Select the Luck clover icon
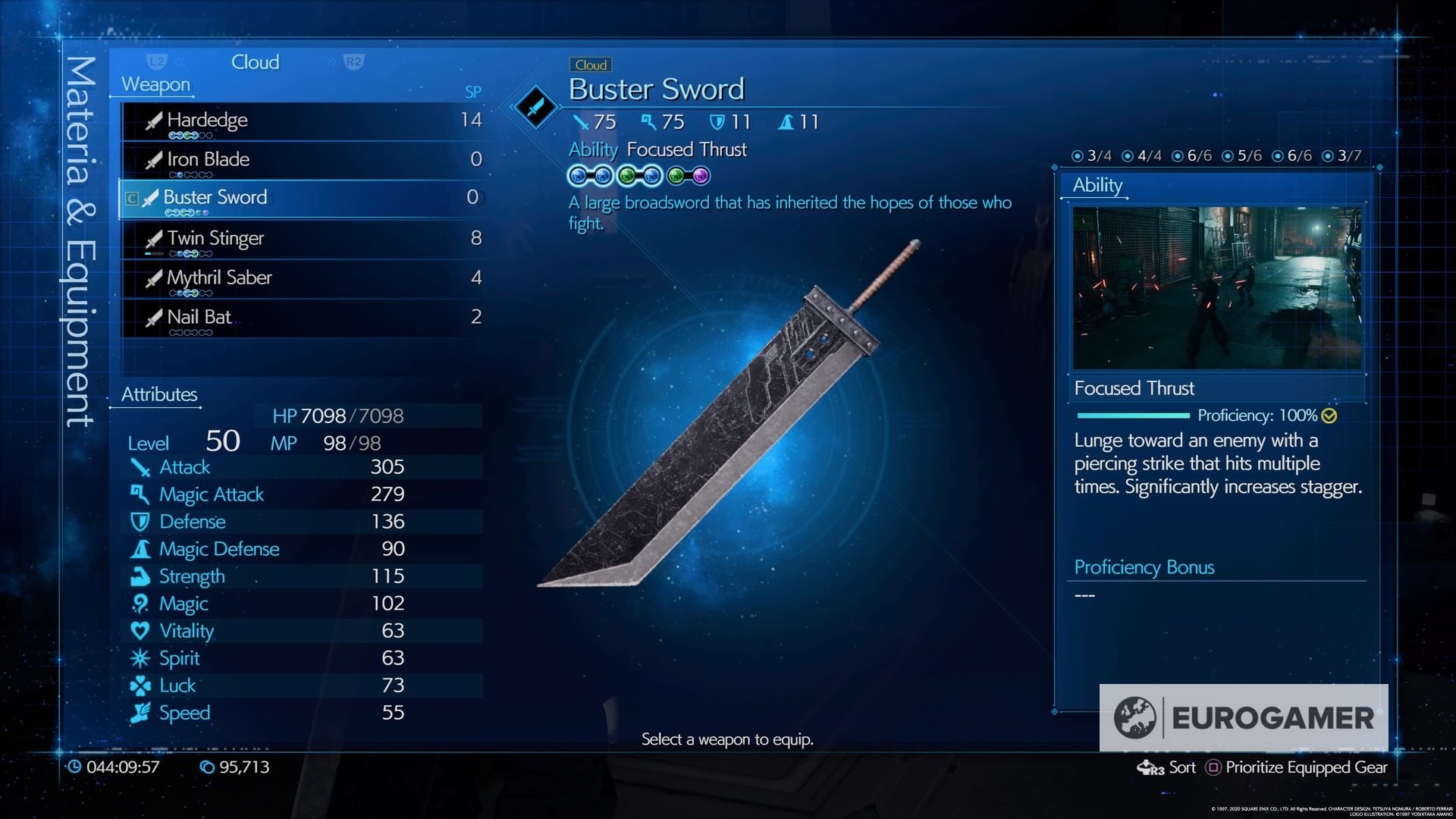This screenshot has width=1456, height=819. pos(140,685)
